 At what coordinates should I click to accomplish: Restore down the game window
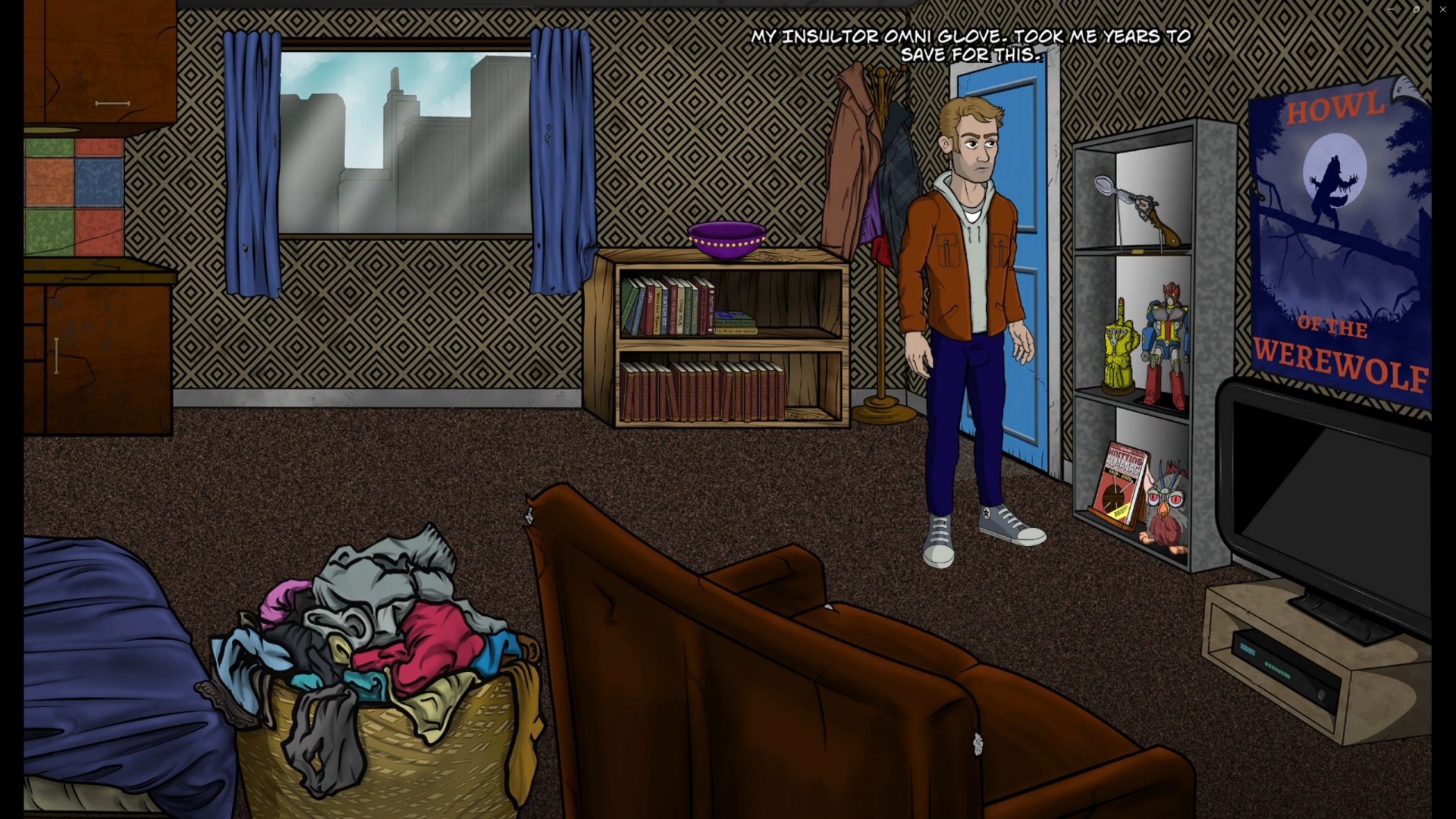click(1417, 9)
